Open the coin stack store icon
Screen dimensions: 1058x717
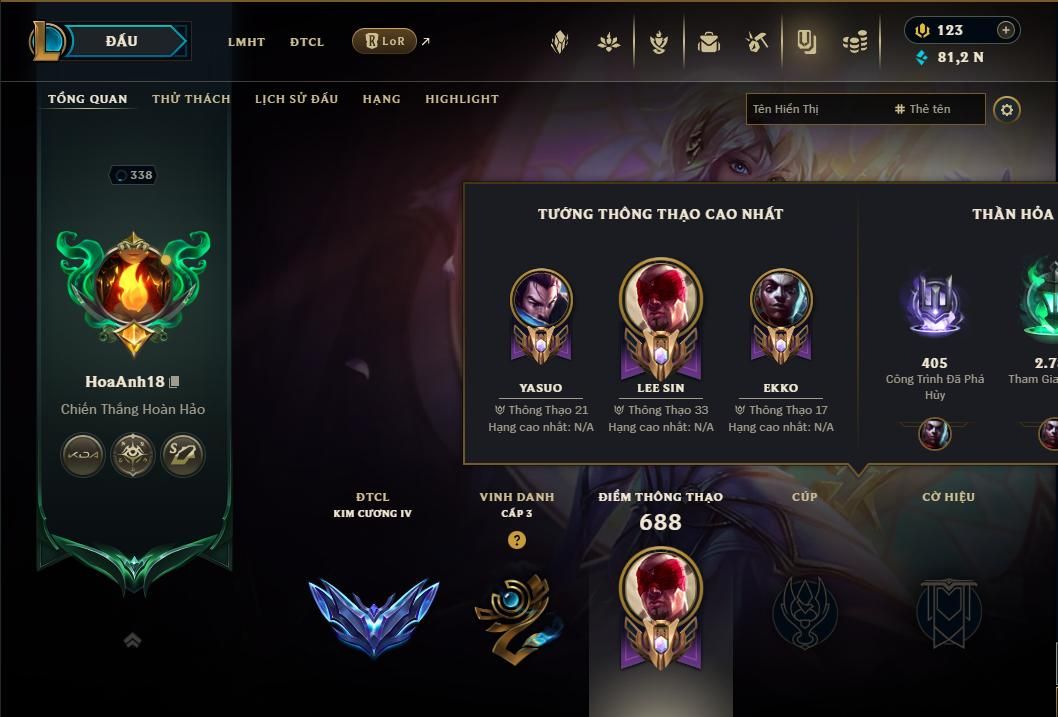pyautogui.click(x=855, y=42)
